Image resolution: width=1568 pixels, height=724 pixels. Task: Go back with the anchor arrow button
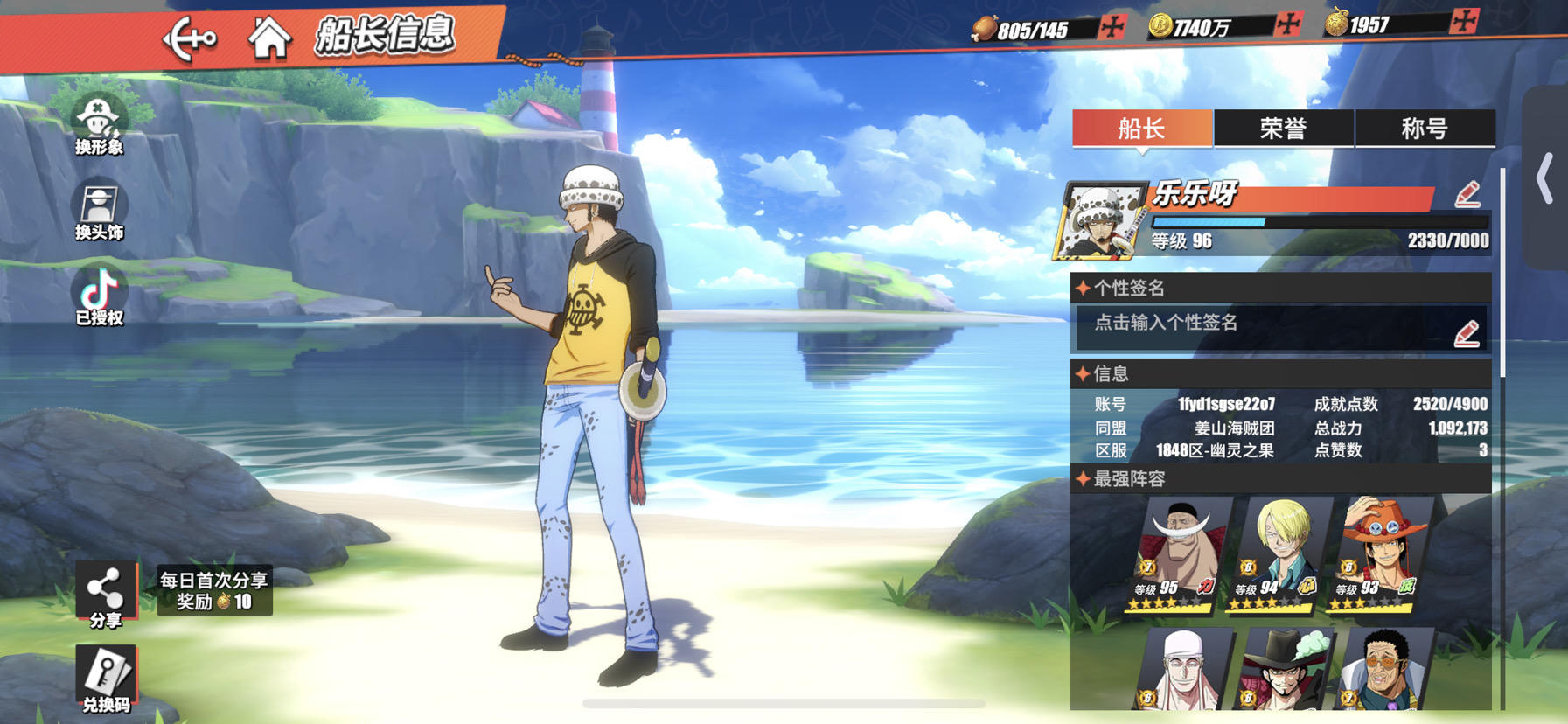point(190,38)
